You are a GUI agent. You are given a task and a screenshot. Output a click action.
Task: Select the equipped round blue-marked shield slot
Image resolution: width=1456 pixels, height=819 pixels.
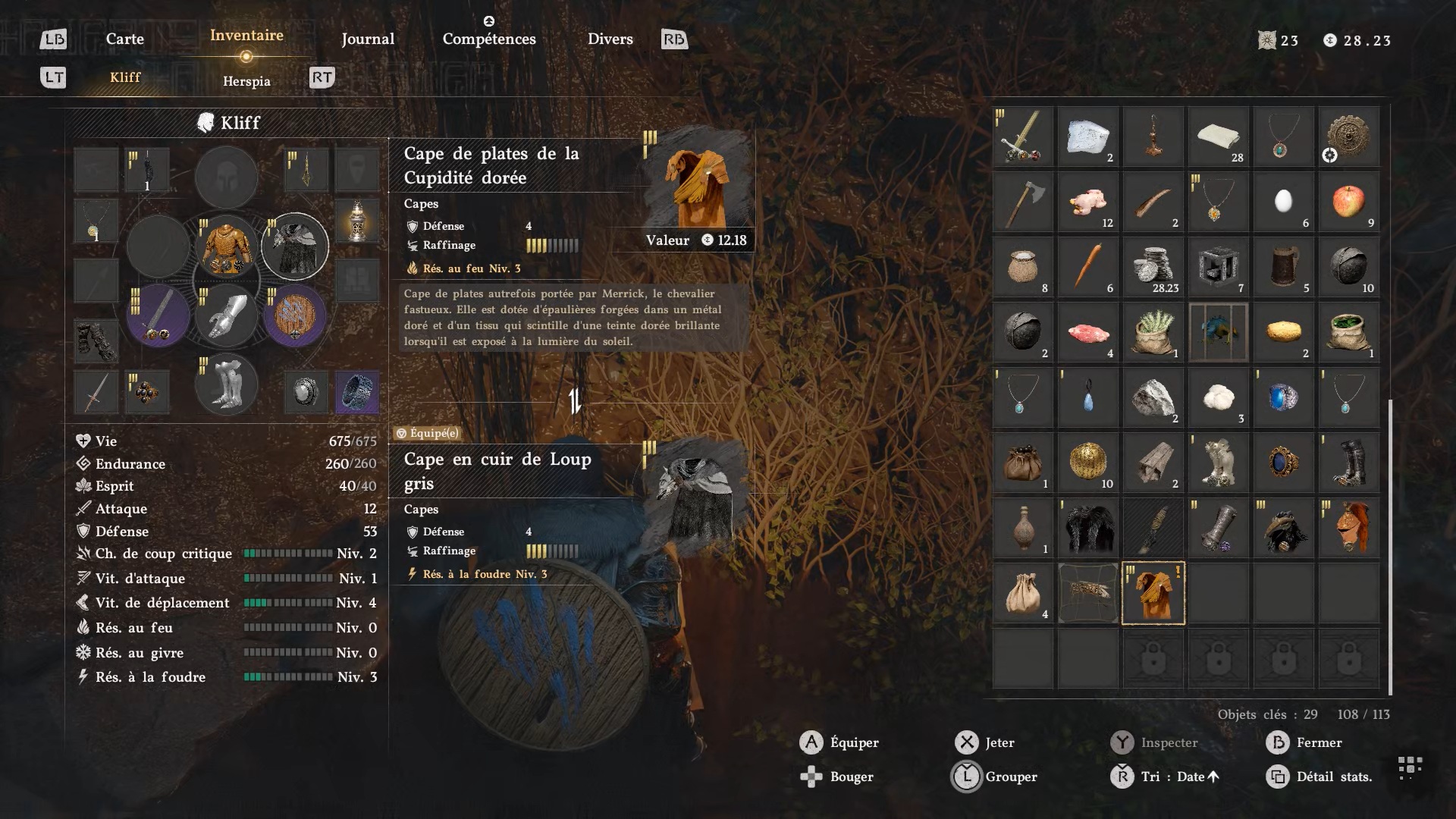pyautogui.click(x=295, y=315)
